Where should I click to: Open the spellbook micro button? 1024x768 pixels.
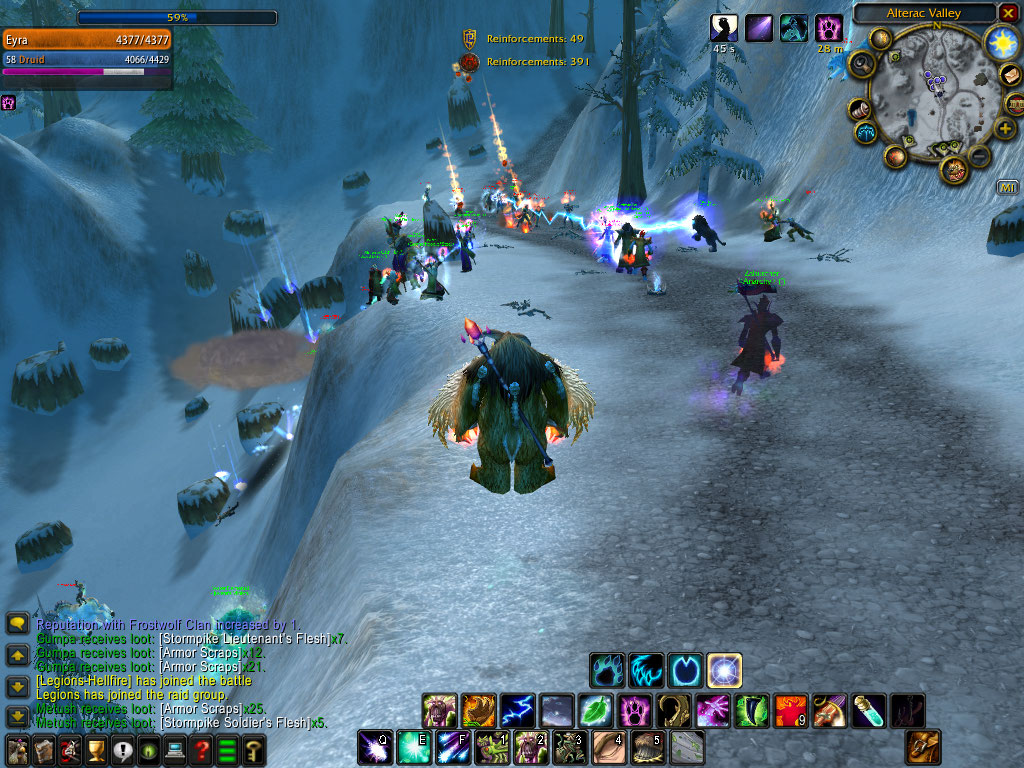(44, 749)
